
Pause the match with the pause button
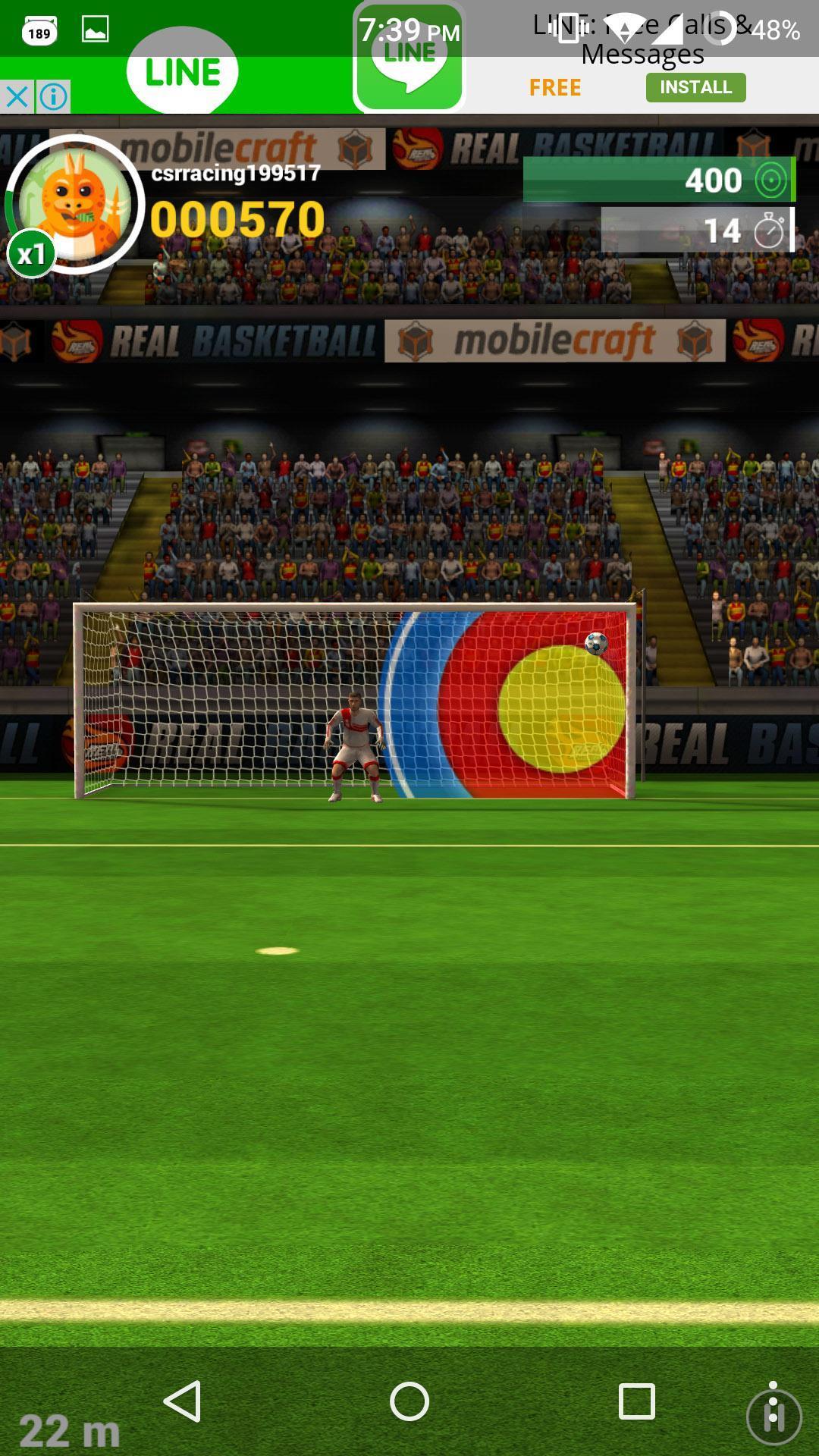[x=773, y=1417]
